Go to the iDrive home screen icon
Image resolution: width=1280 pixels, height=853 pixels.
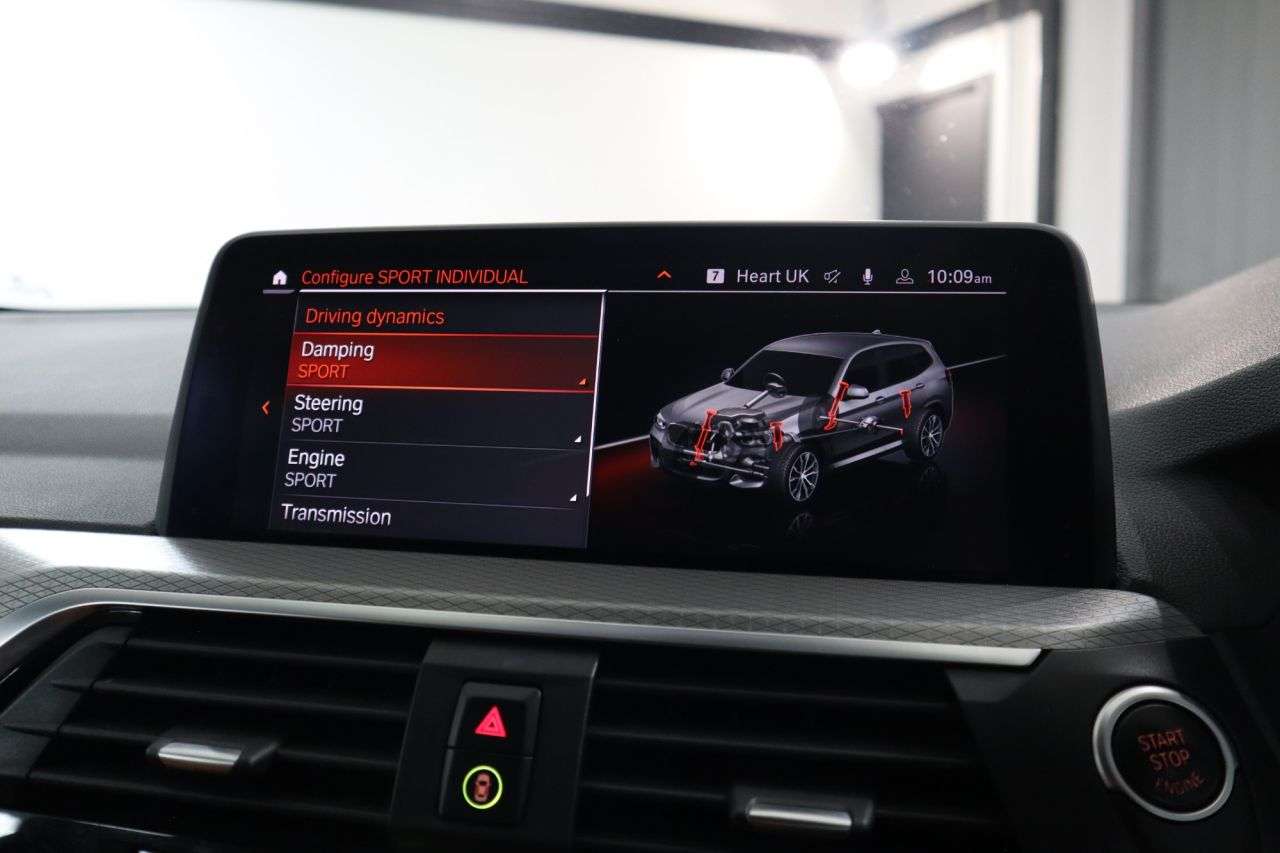[x=279, y=277]
